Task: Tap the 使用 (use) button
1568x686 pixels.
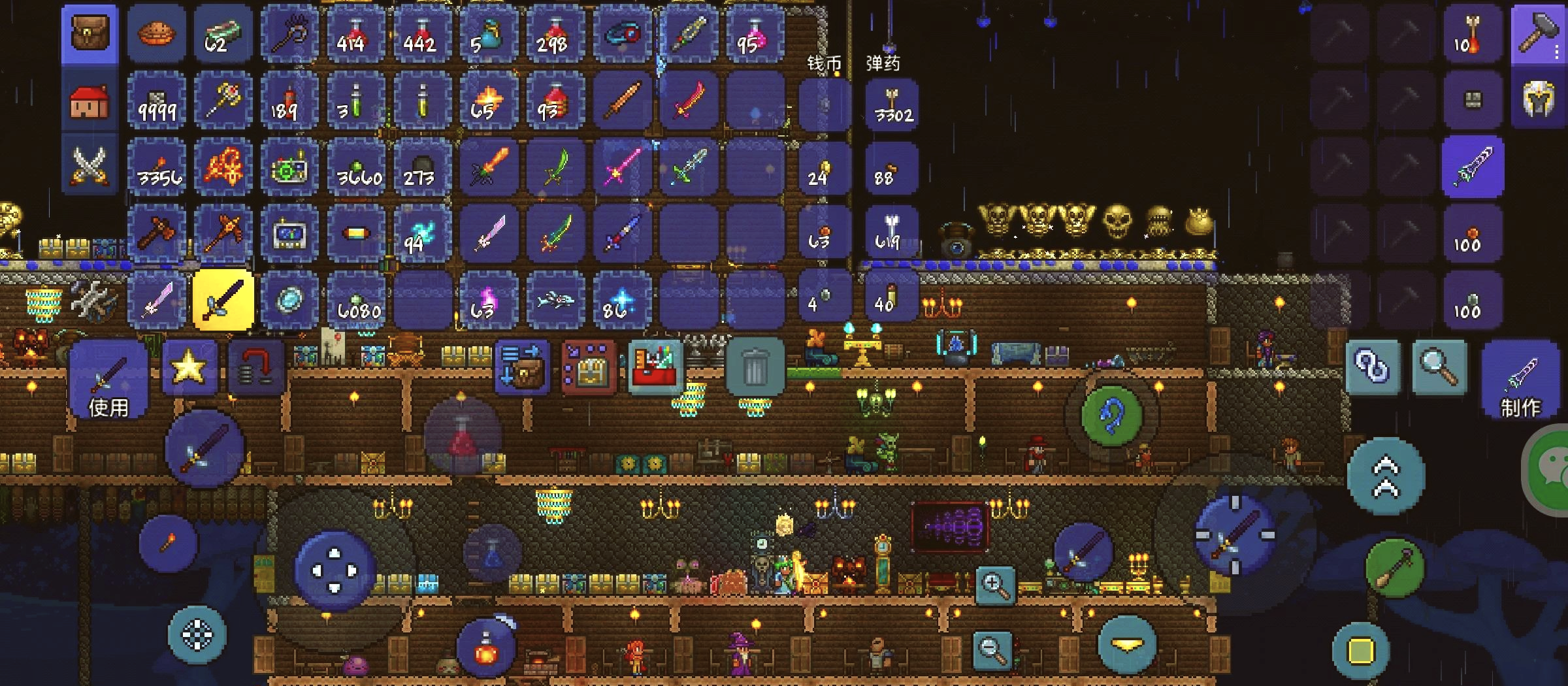Action: tap(108, 380)
